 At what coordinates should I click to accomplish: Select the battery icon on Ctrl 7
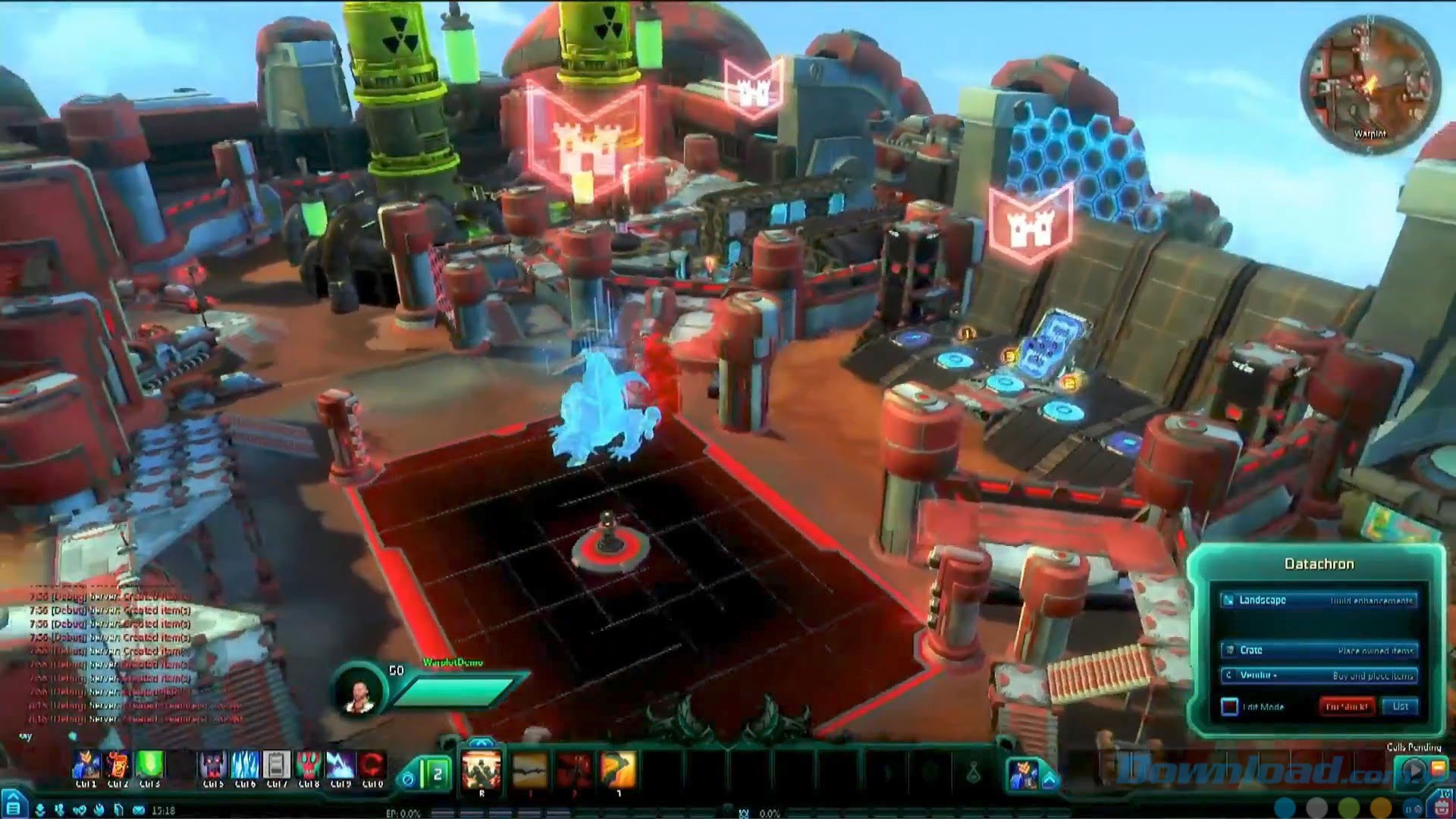point(277,766)
